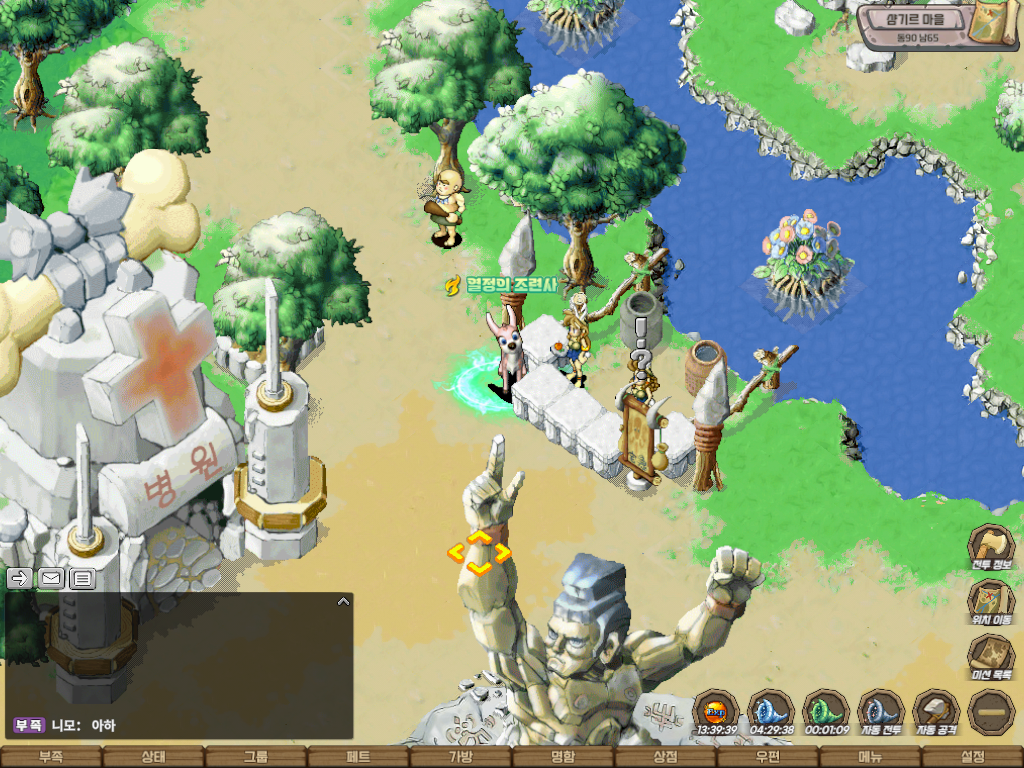Open the 설정 (settings) menu

tap(972, 757)
